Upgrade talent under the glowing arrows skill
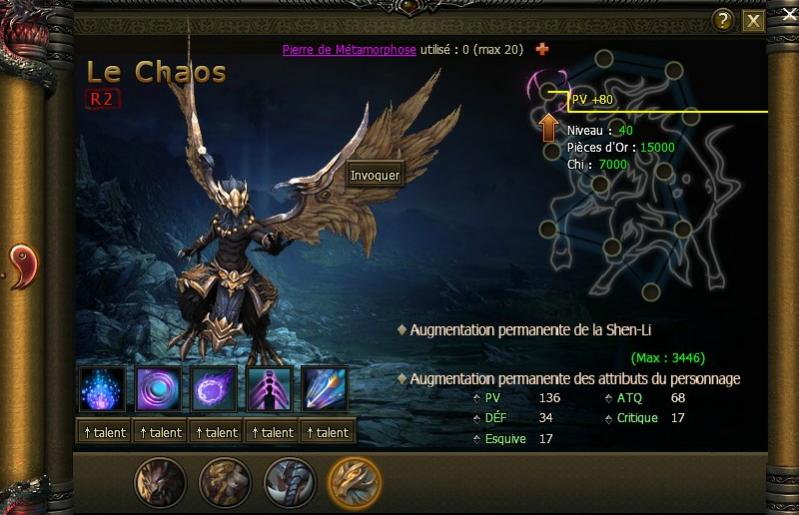 tap(327, 432)
